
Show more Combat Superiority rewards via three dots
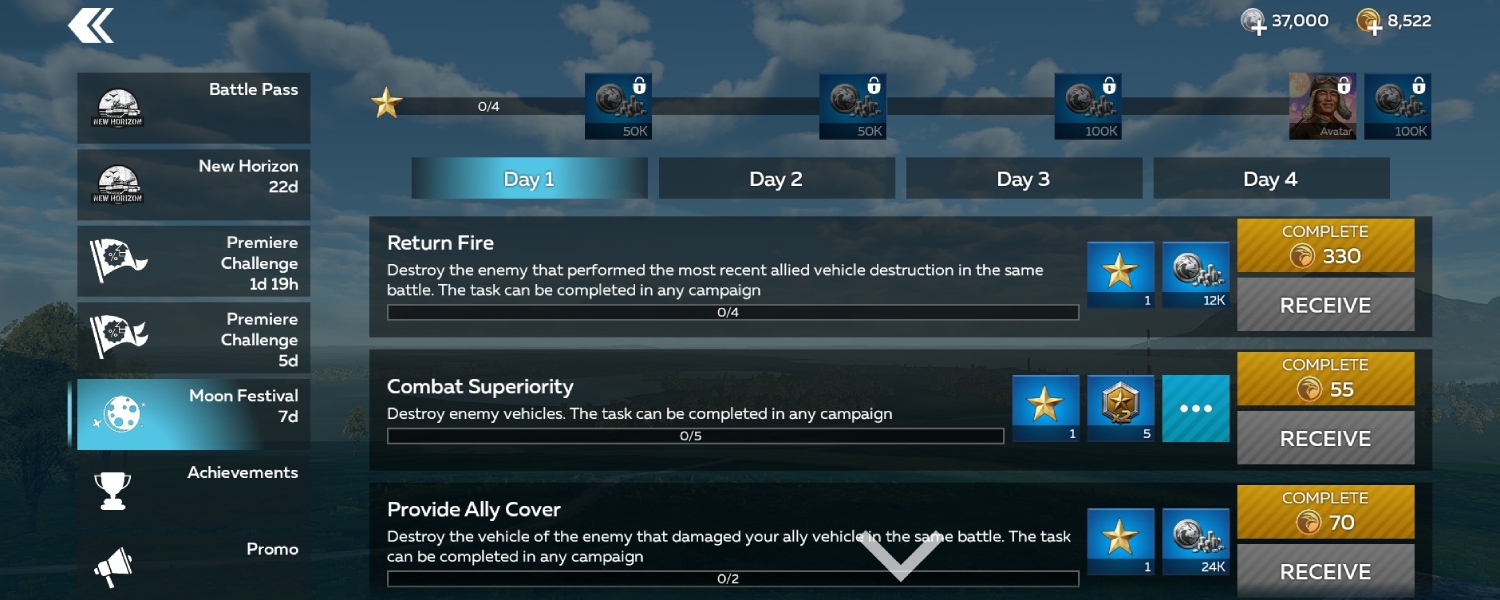(x=1196, y=408)
